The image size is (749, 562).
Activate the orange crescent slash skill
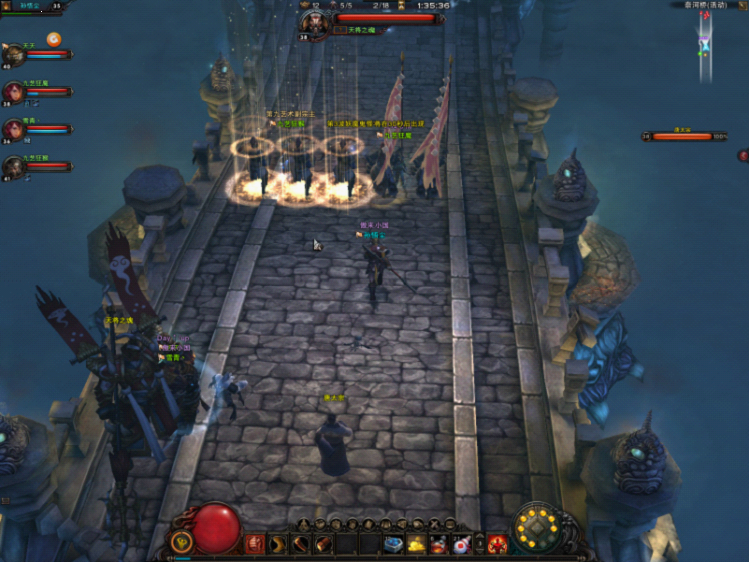point(278,543)
